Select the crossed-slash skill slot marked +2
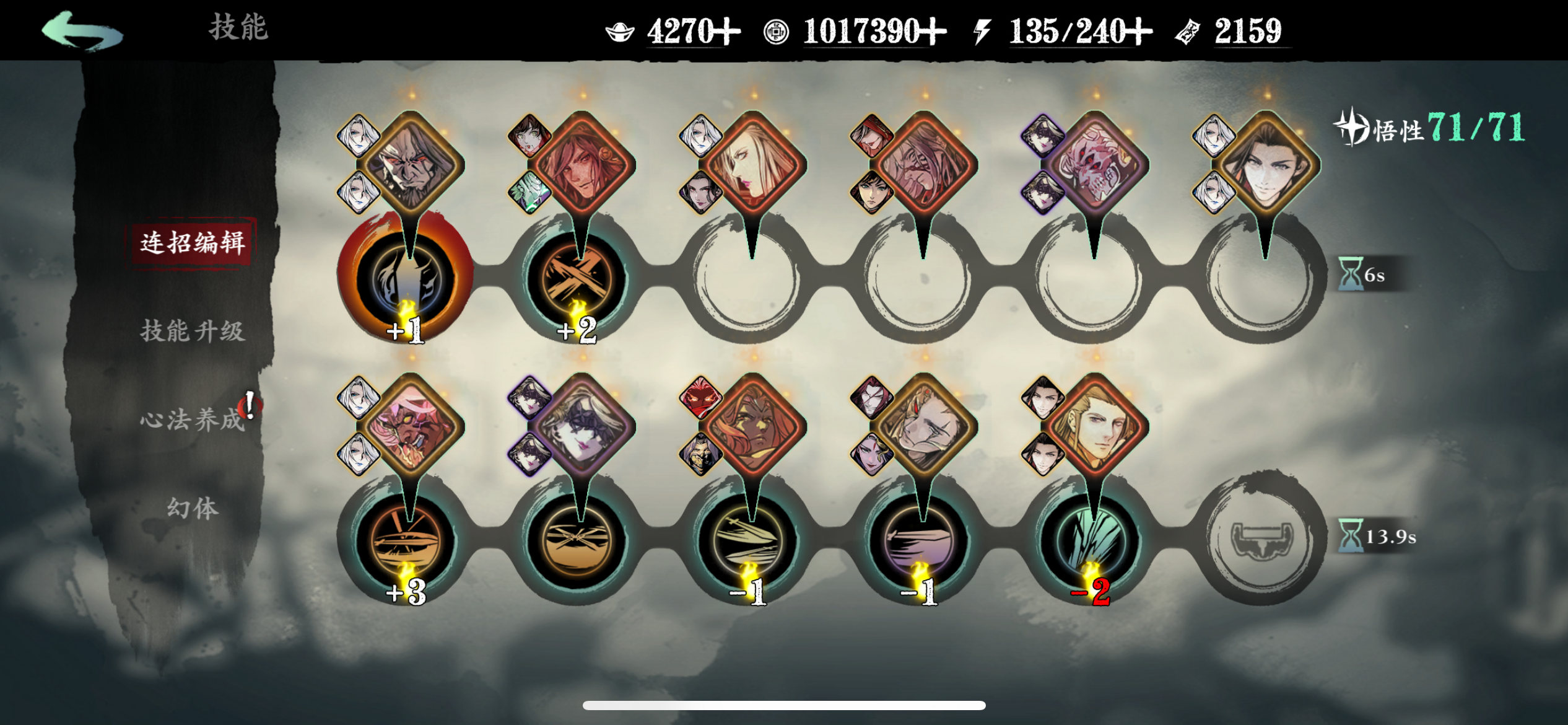 577,279
